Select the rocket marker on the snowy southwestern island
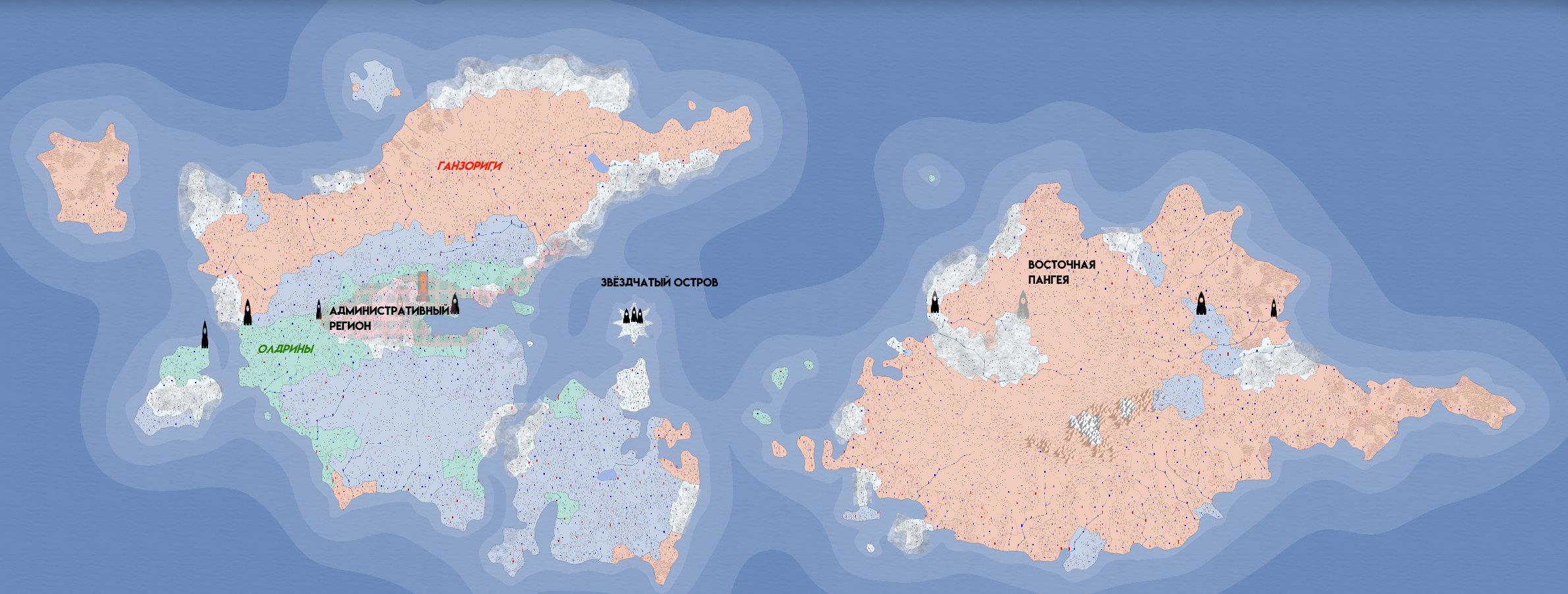The height and width of the screenshot is (594, 1568). pos(204,334)
